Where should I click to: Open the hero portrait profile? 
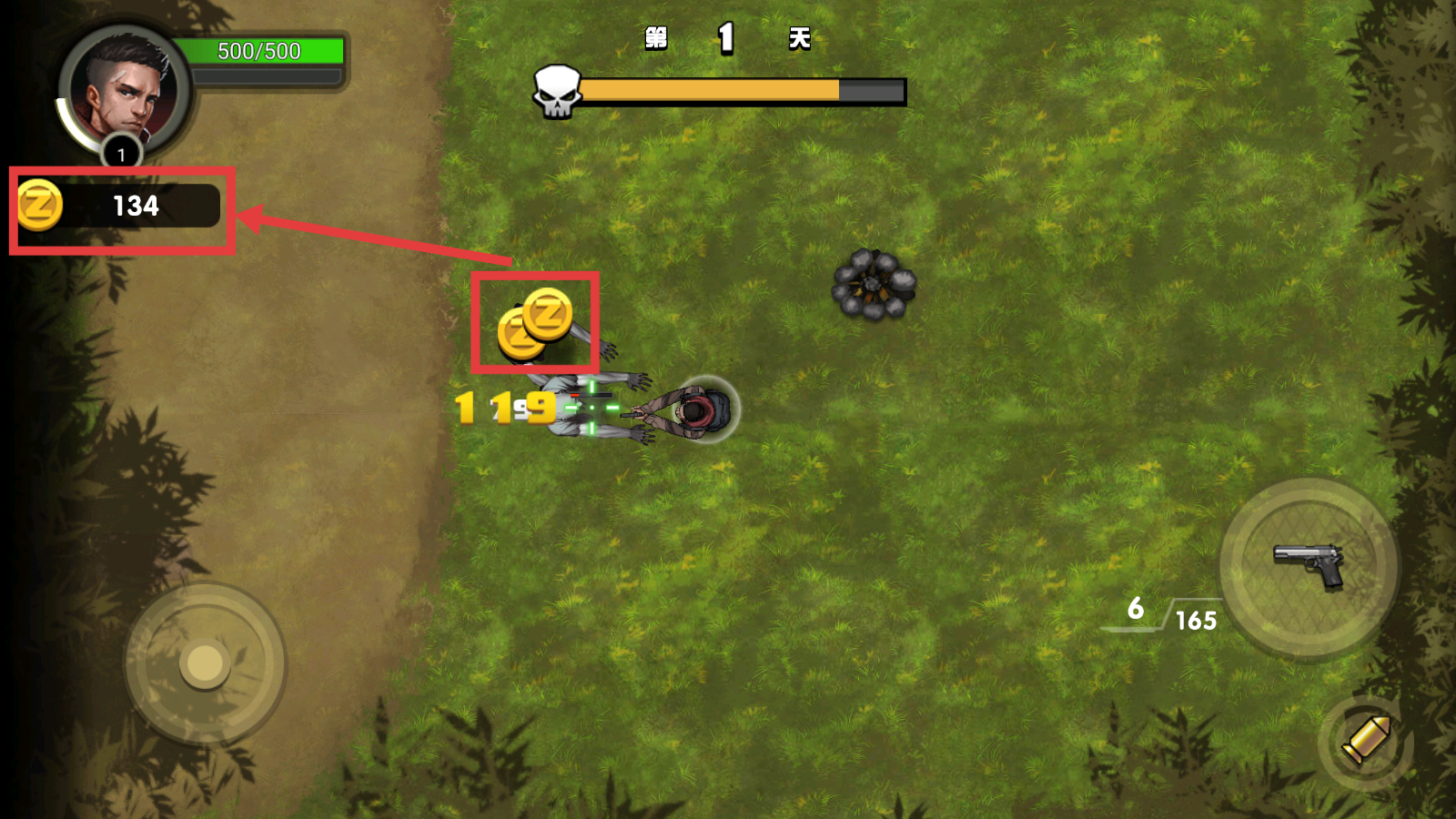(x=123, y=91)
